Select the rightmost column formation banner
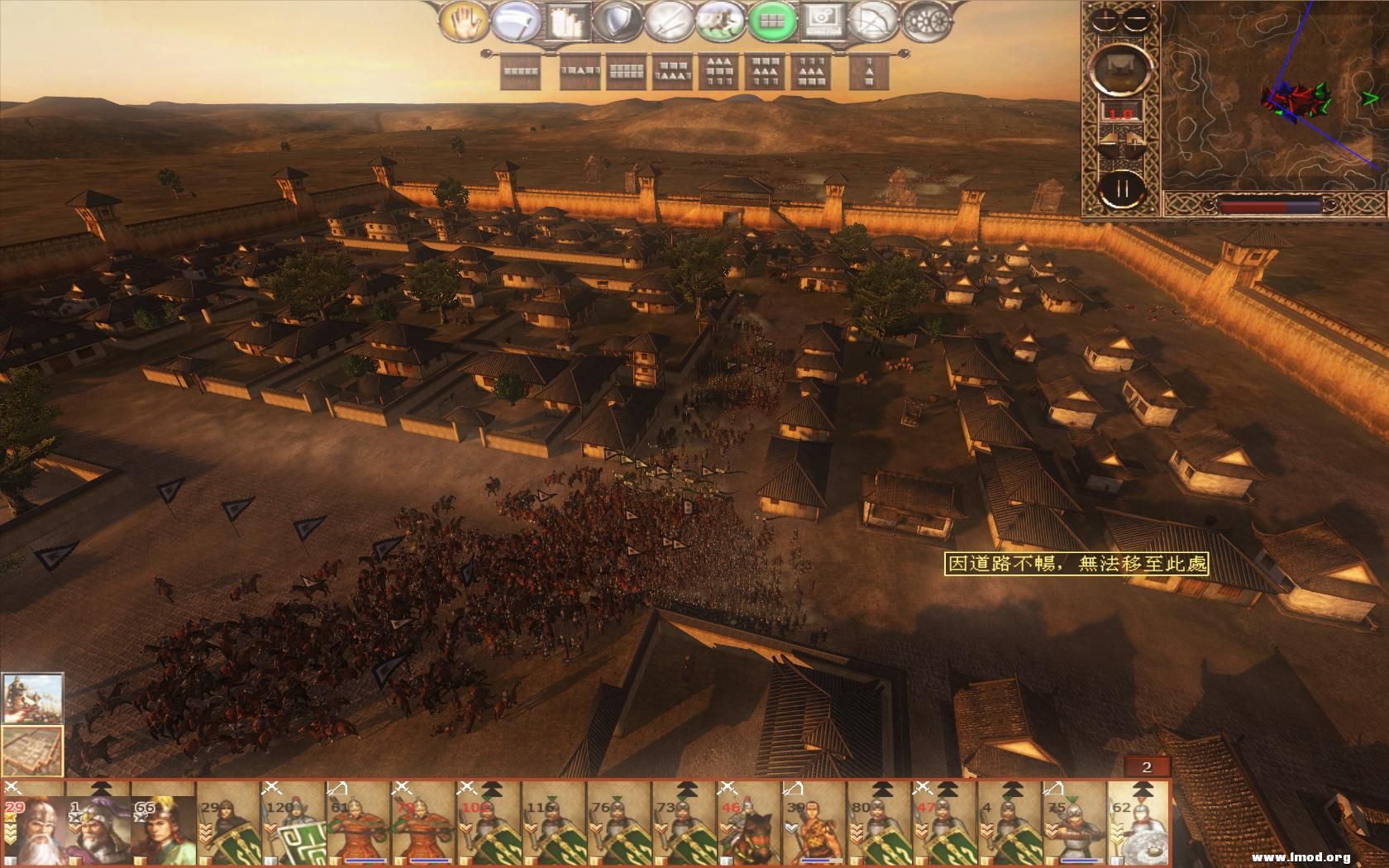The width and height of the screenshot is (1389, 868). [869, 73]
